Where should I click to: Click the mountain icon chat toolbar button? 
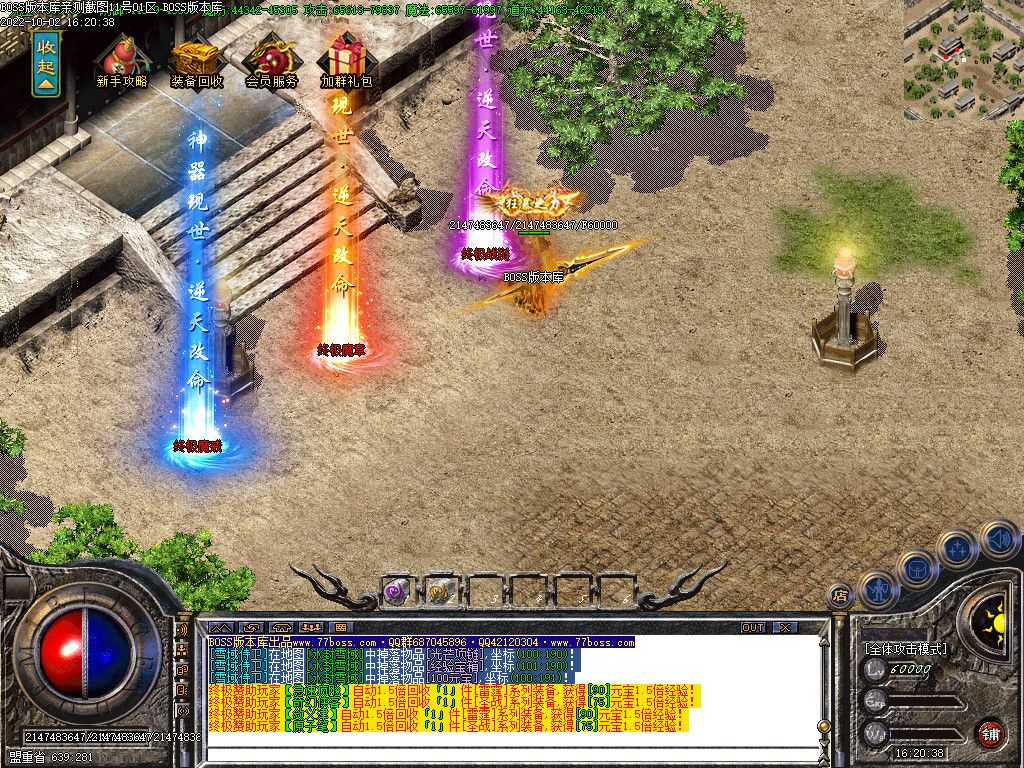[220, 628]
